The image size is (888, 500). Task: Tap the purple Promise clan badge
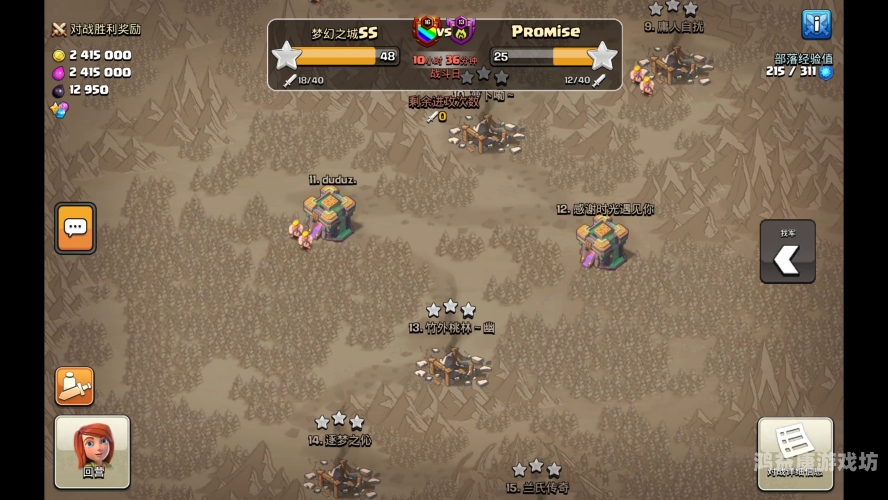(x=461, y=30)
